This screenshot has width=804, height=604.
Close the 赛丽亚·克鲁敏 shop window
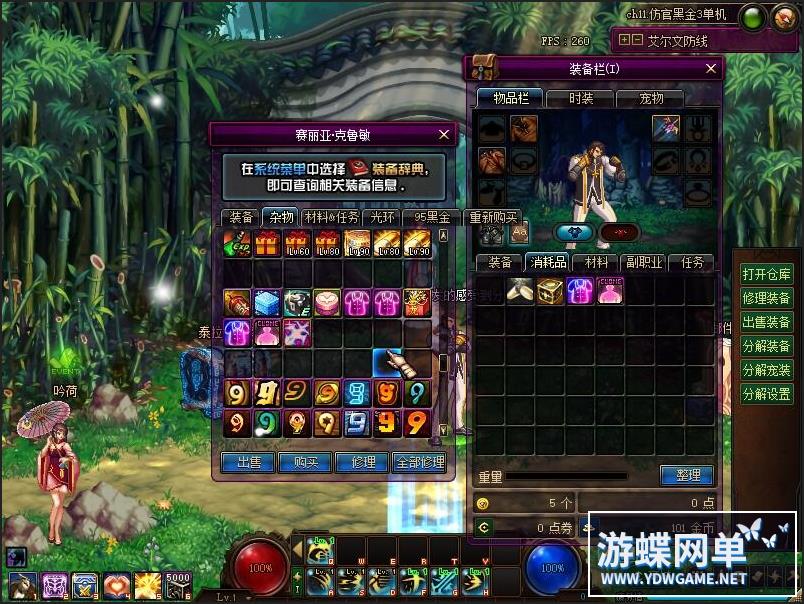tap(444, 133)
